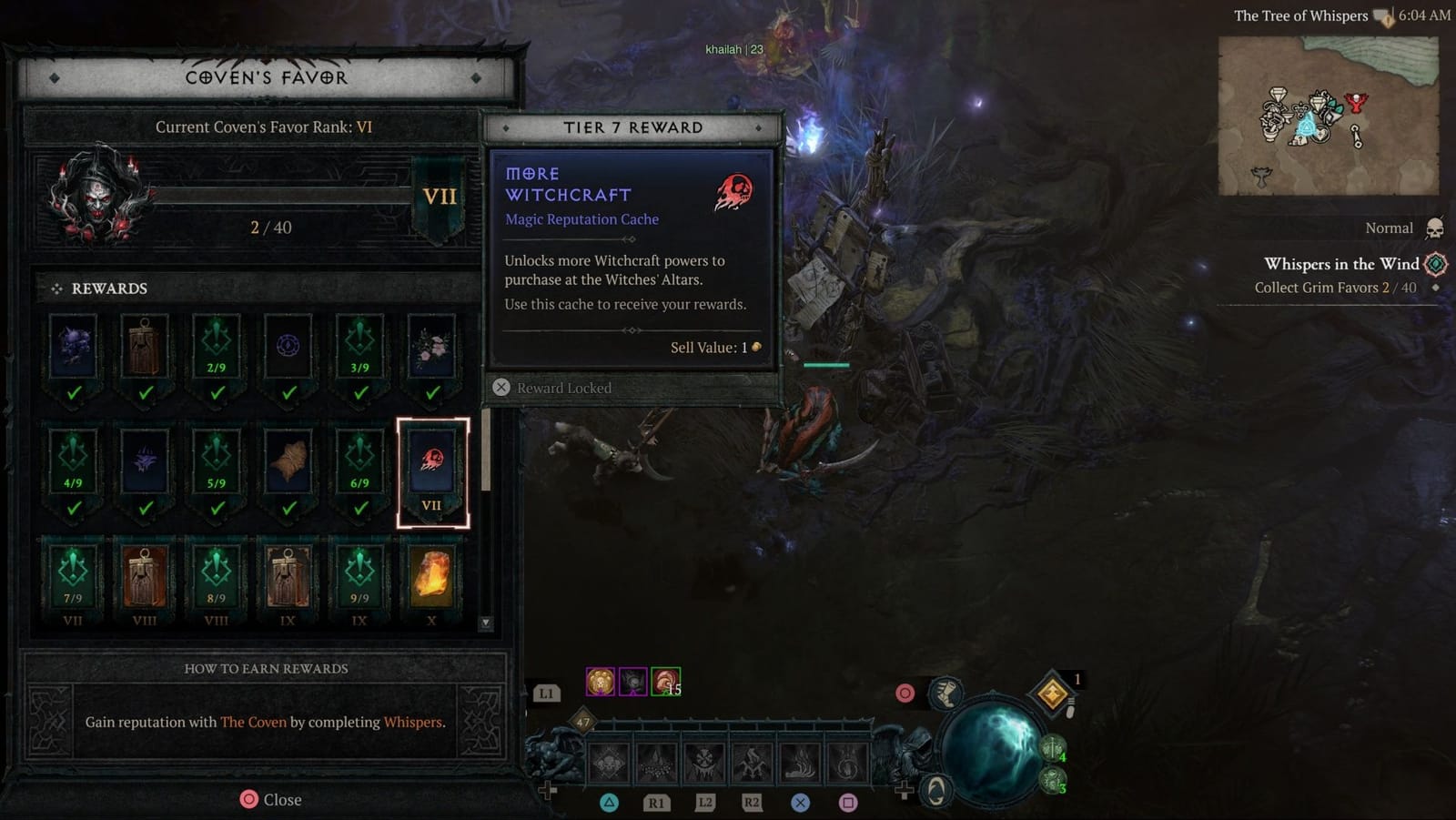Click the REWARDS section header

point(108,289)
